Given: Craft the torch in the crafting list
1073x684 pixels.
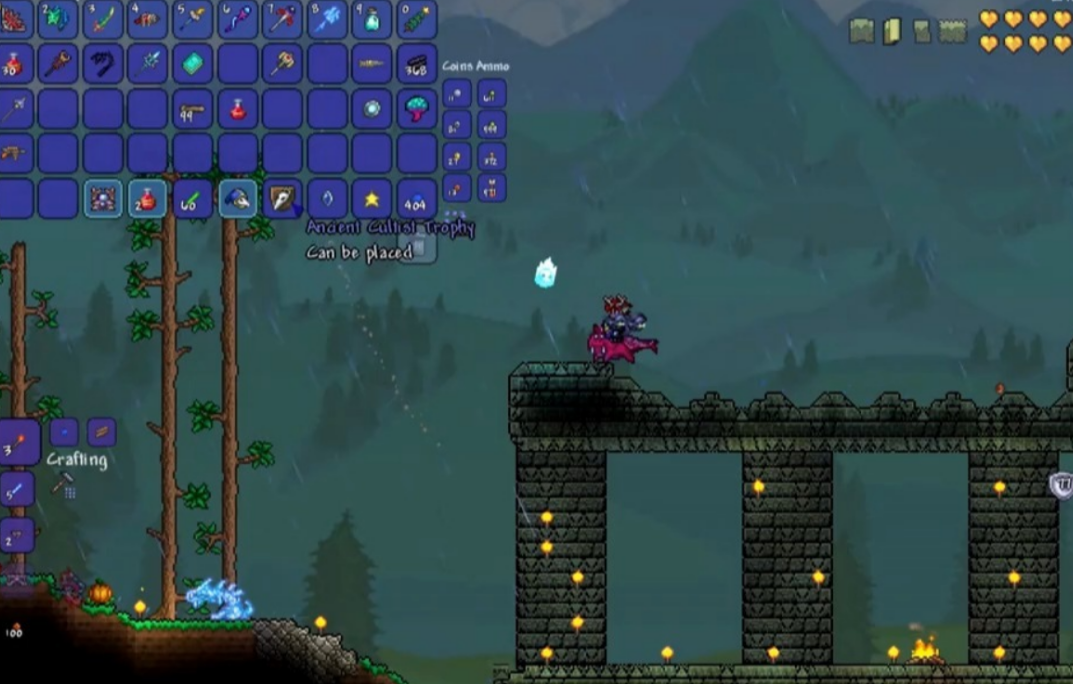Looking at the screenshot, I should 17,442.
